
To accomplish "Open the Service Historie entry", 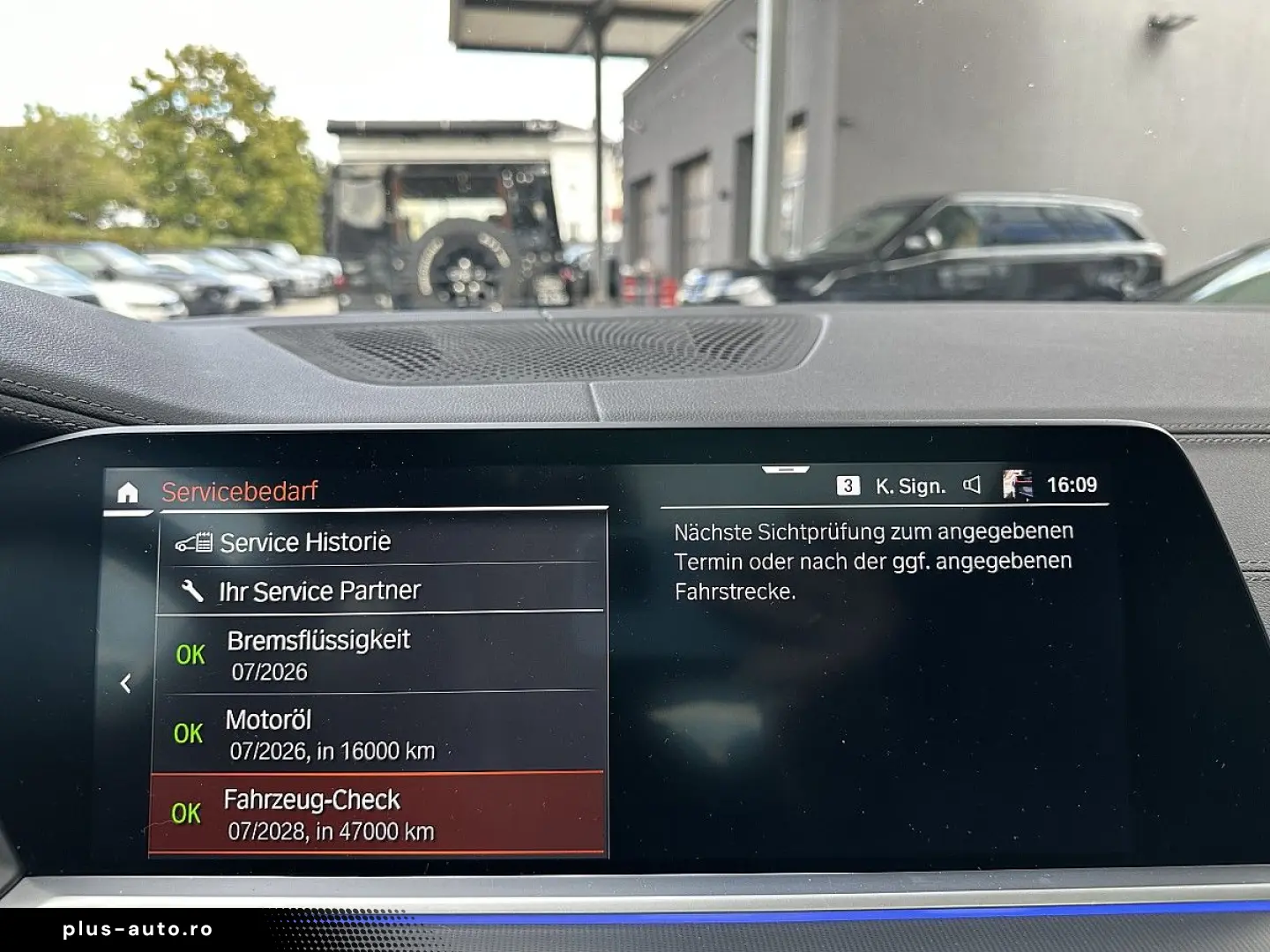I will [x=381, y=541].
